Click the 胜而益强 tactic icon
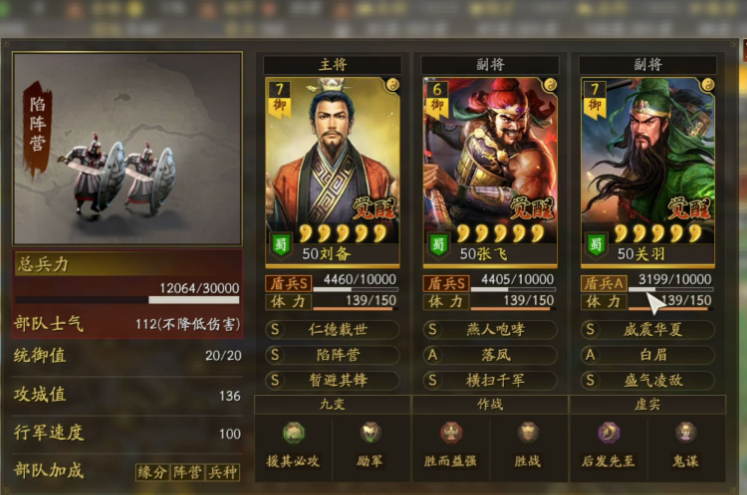747x495 pixels. point(451,433)
